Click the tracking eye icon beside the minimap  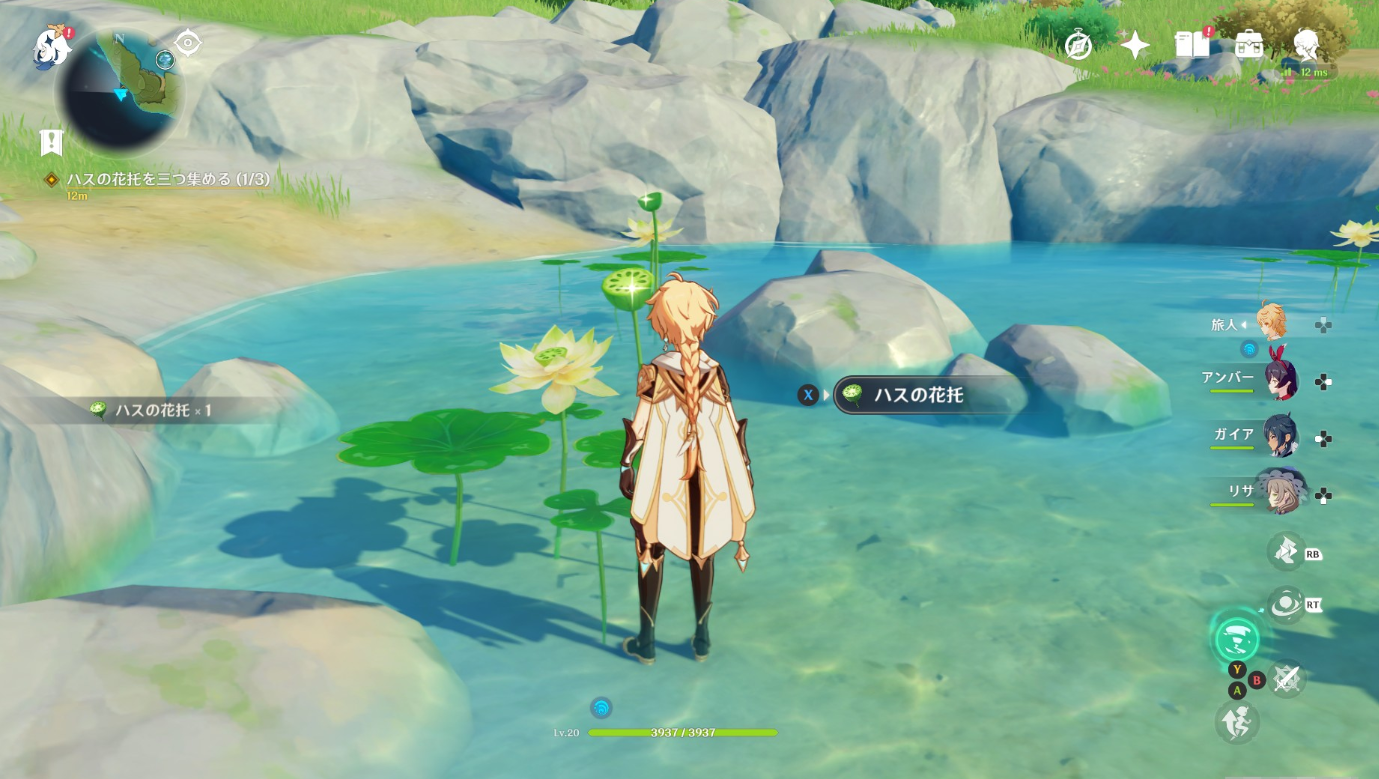186,44
